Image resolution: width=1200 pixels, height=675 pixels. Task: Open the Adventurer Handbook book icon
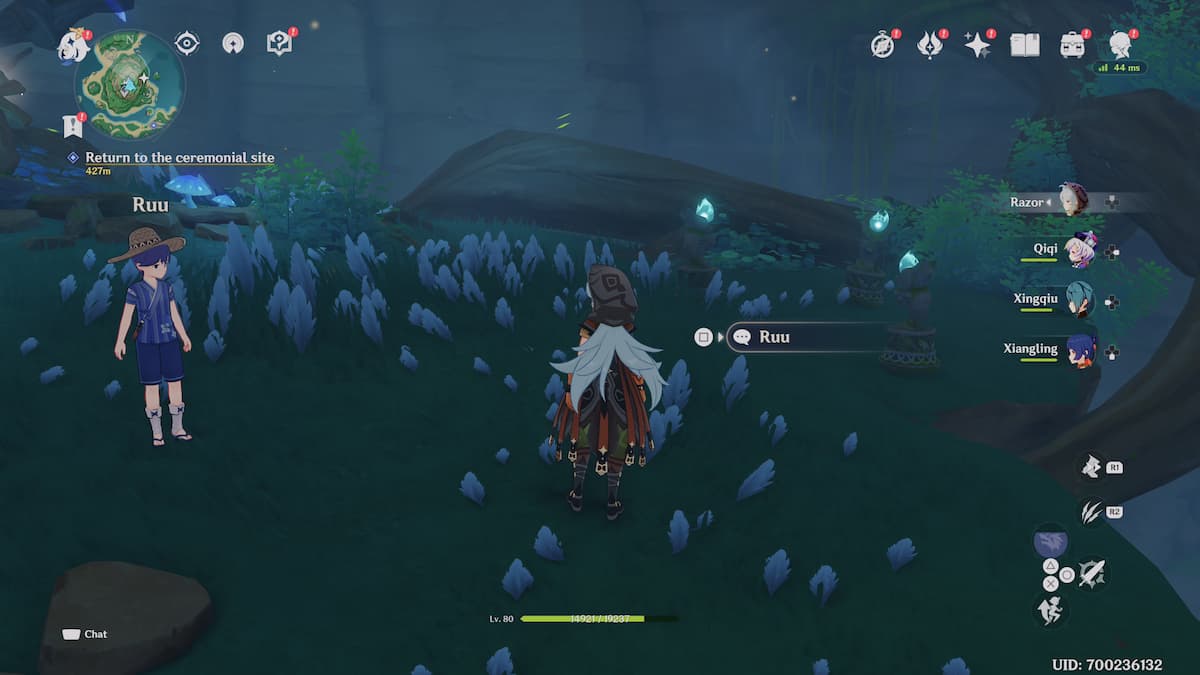[1025, 45]
